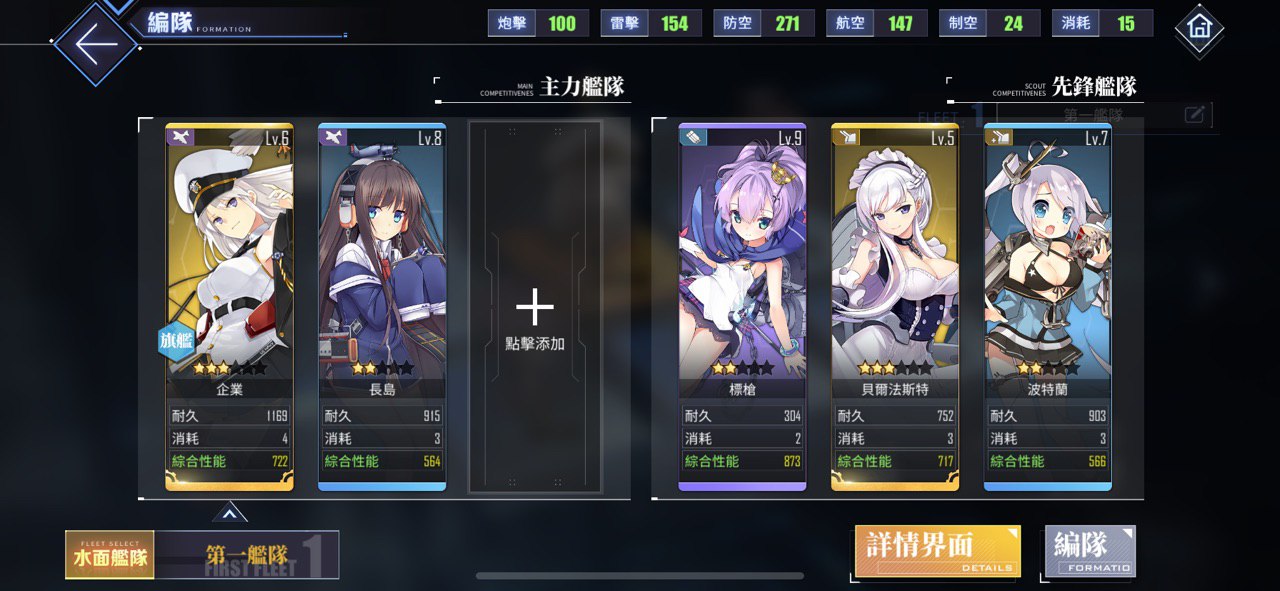Select 第一艦隊 first fleet label
This screenshot has width=1280, height=591.
click(248, 555)
